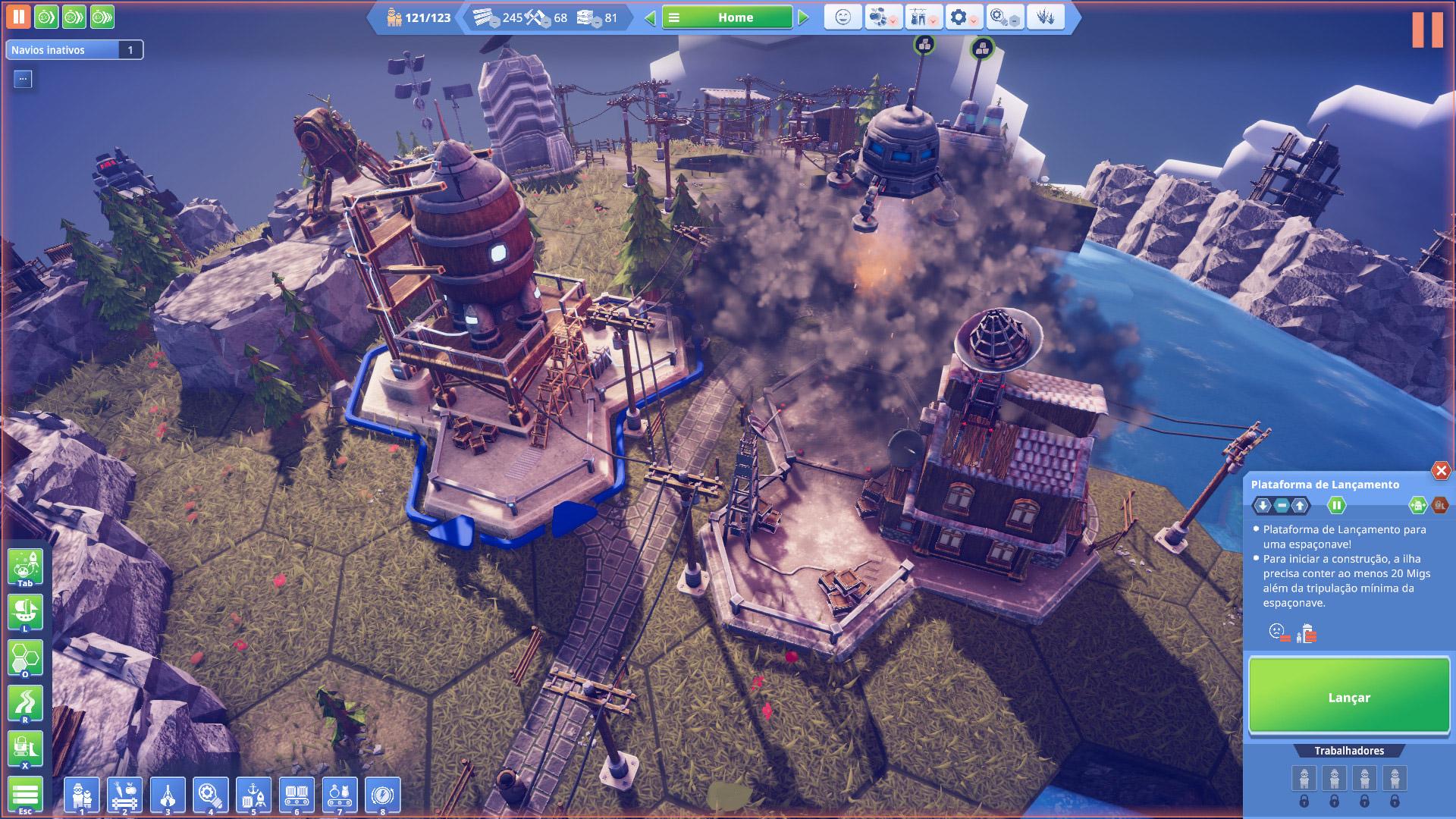The width and height of the screenshot is (1456, 819).
Task: Click the Lançar launch button
Action: 1348,696
